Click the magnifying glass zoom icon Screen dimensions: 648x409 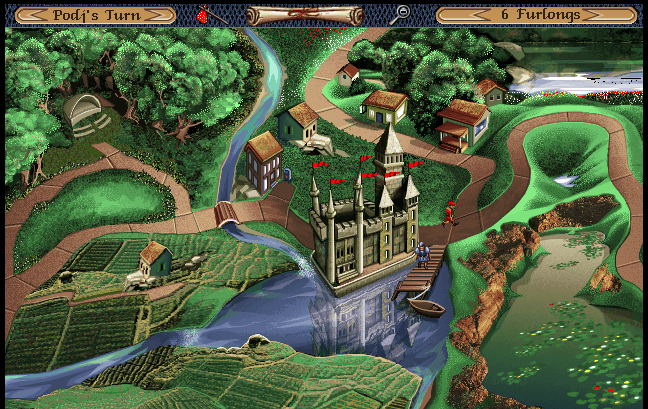tap(401, 13)
